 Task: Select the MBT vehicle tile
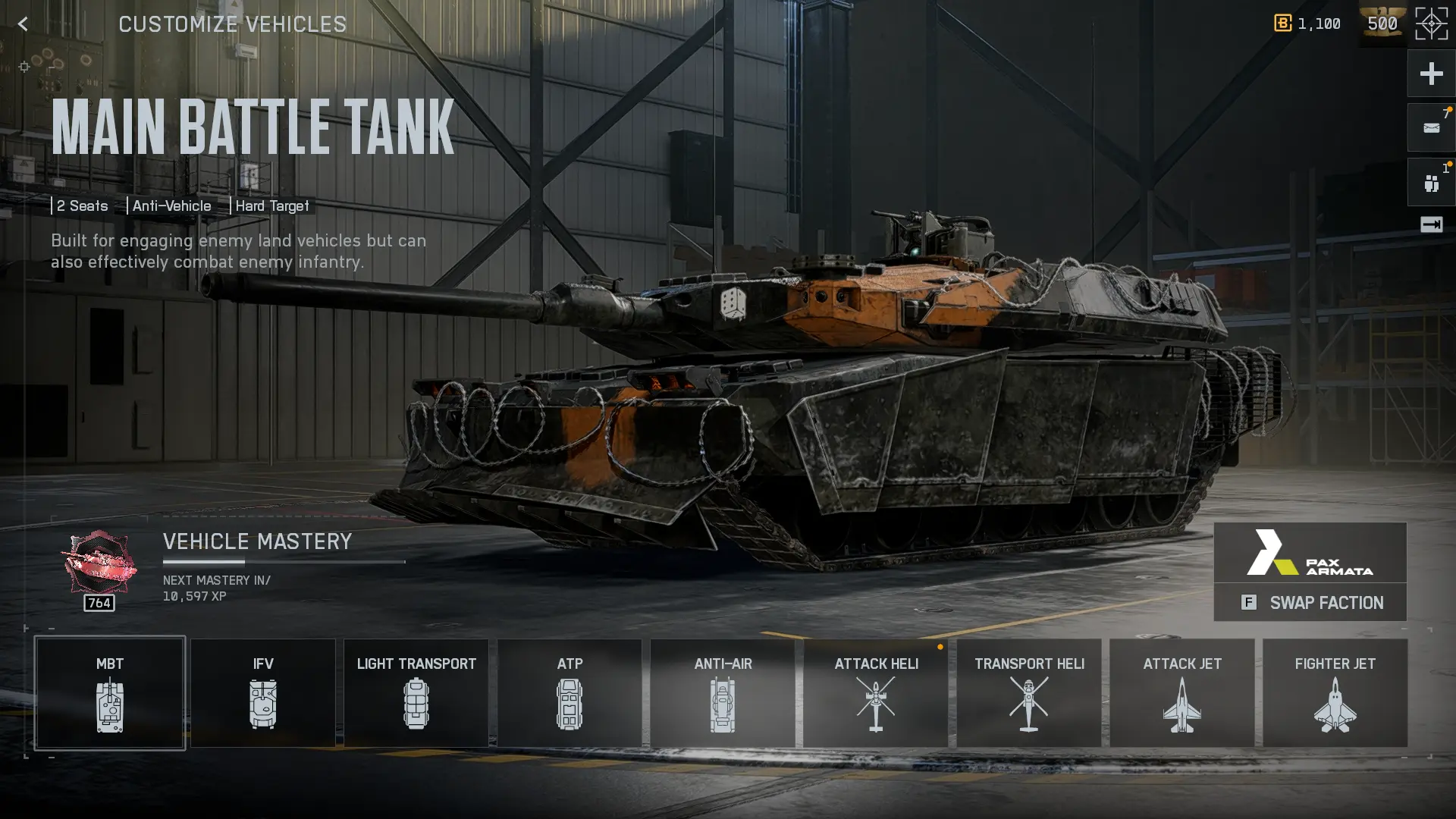(110, 693)
